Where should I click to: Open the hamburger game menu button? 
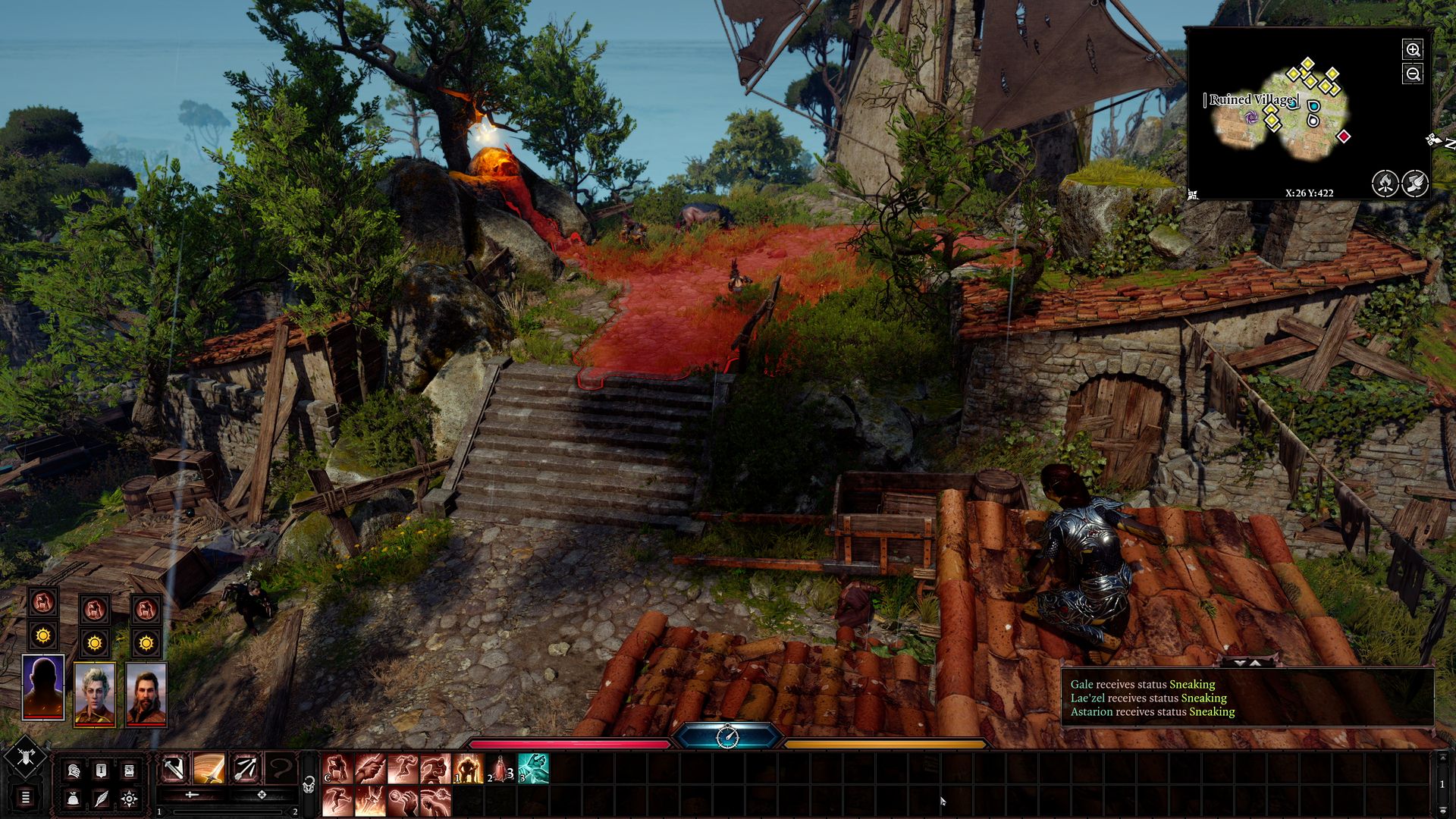[25, 797]
